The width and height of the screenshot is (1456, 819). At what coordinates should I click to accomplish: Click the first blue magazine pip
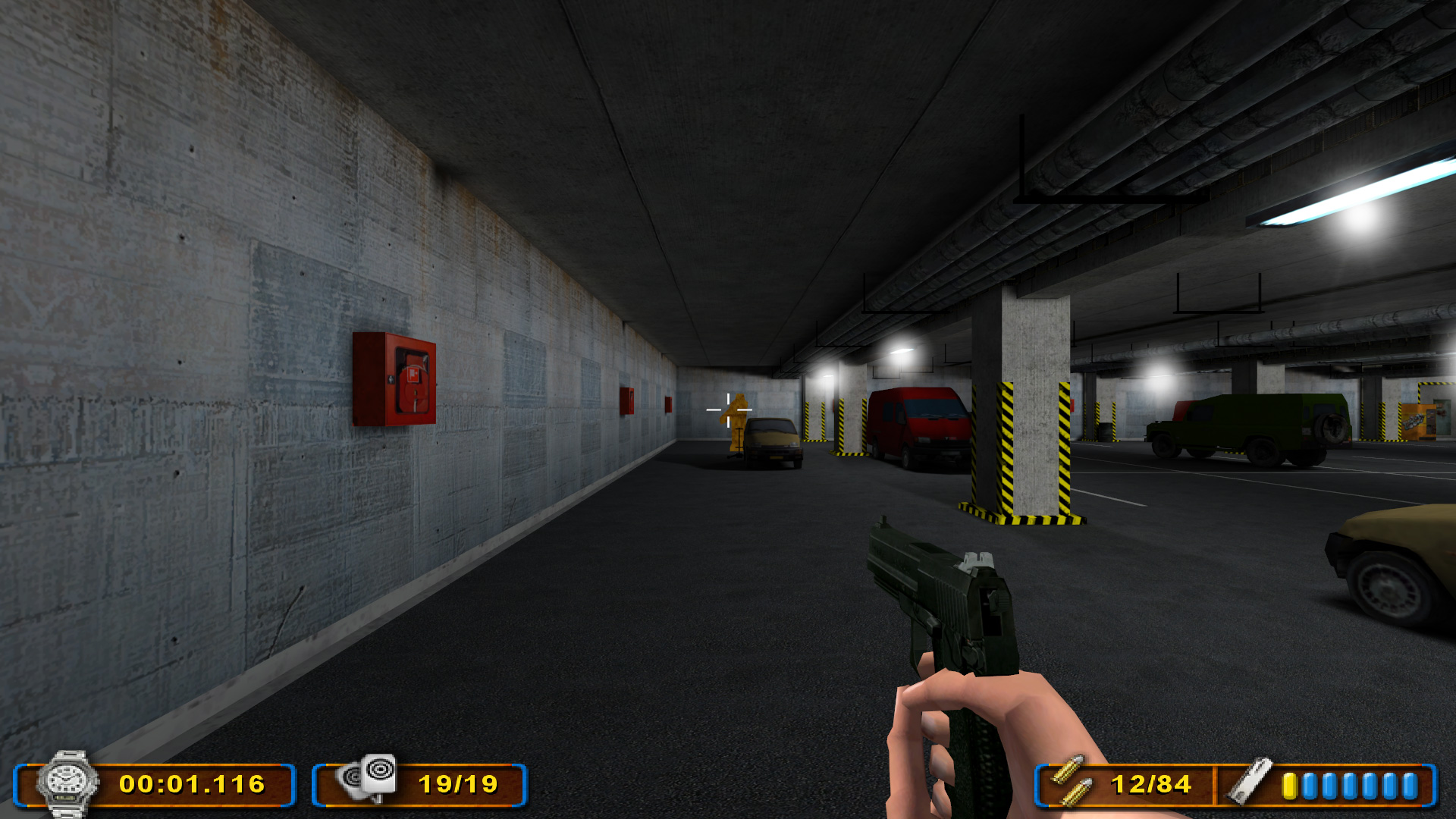[x=1310, y=785]
